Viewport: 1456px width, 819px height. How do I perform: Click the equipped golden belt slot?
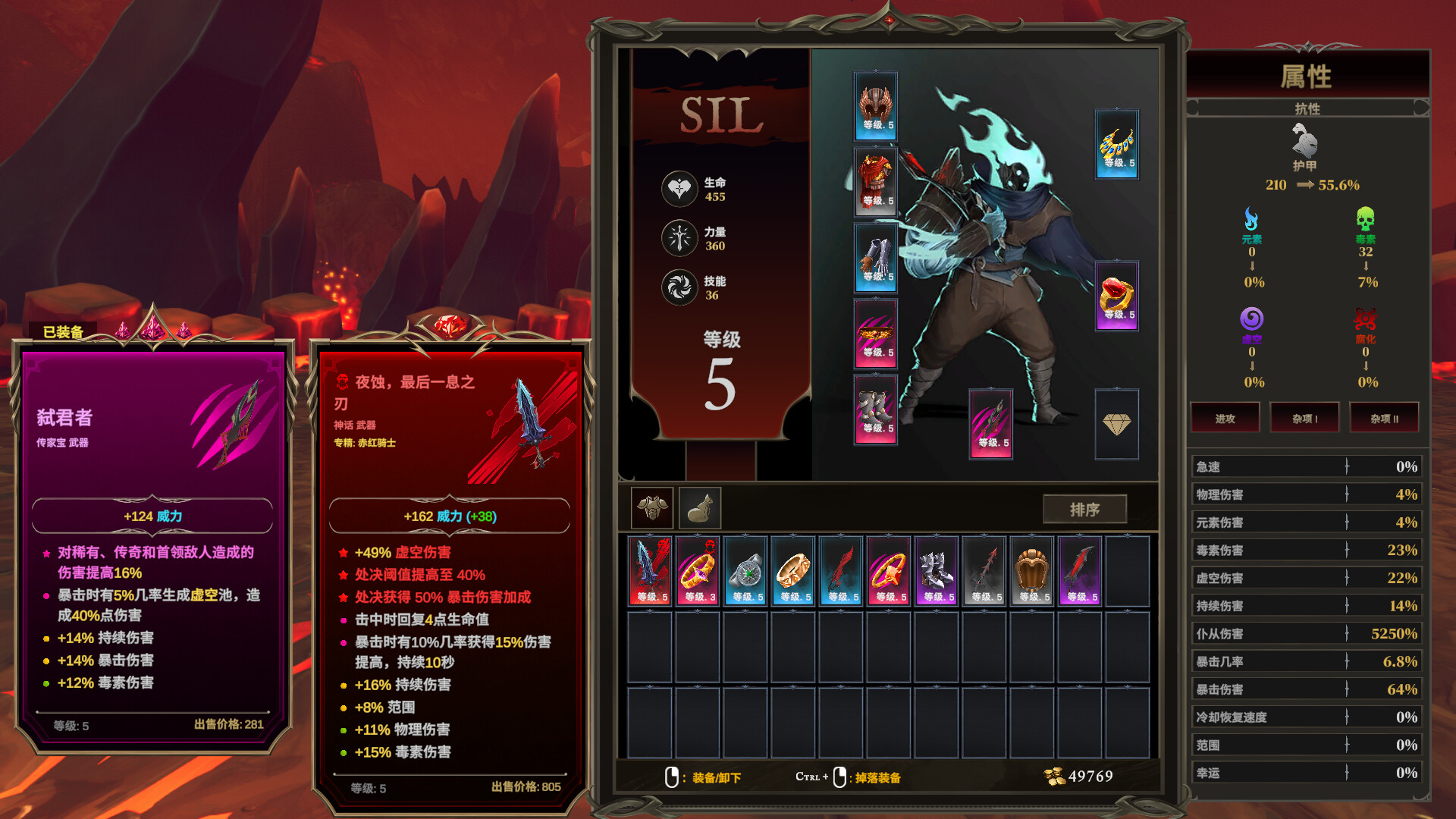[876, 334]
